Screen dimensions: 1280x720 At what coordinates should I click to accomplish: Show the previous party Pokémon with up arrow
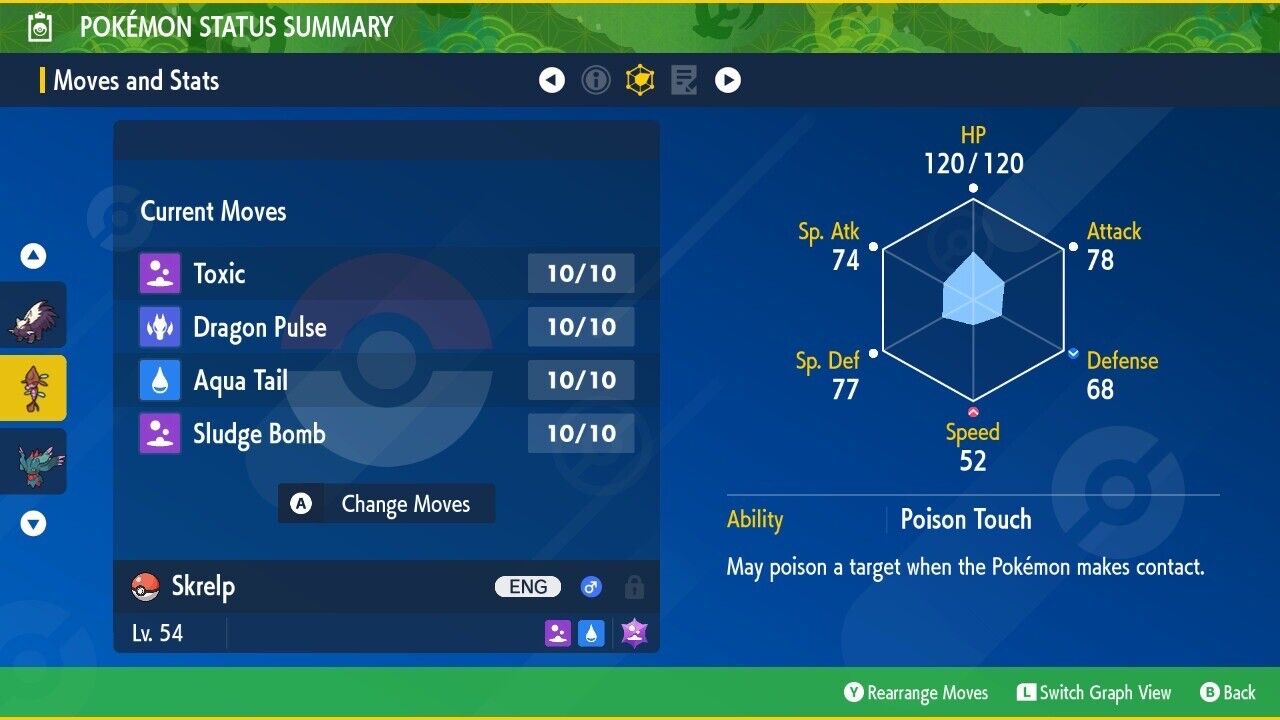(x=34, y=257)
